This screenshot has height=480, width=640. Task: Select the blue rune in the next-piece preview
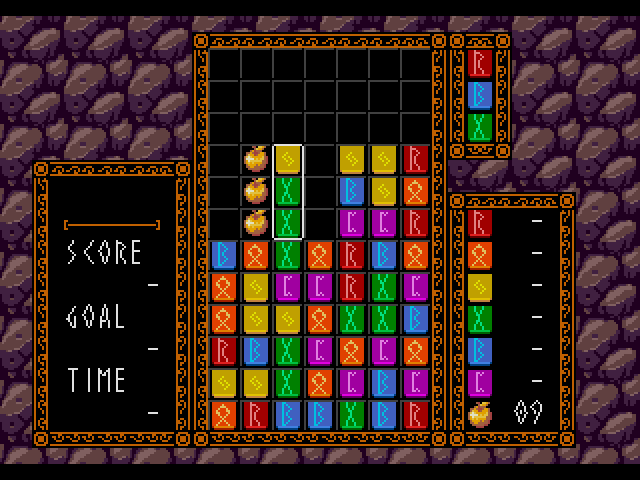tap(479, 95)
